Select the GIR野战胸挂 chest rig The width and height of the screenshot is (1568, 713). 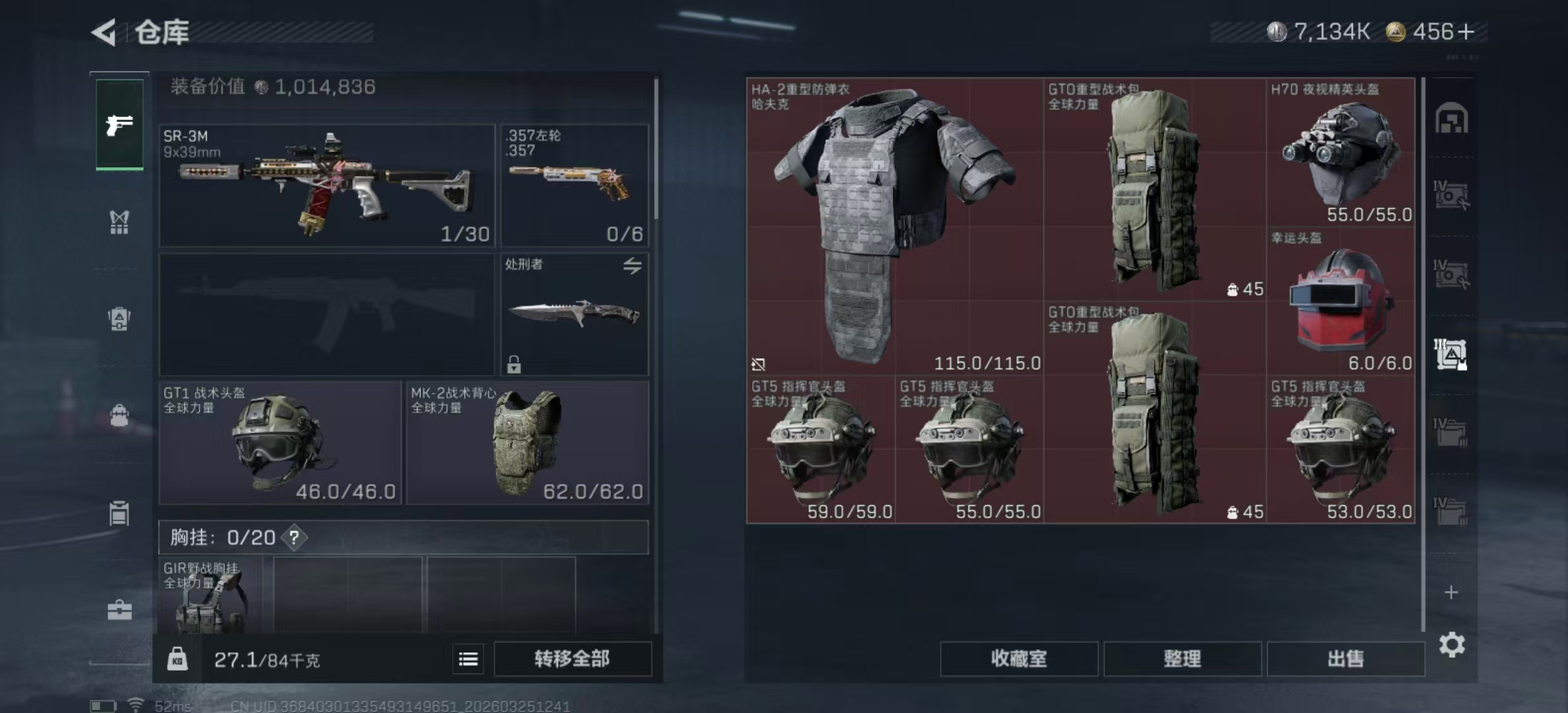coord(210,595)
